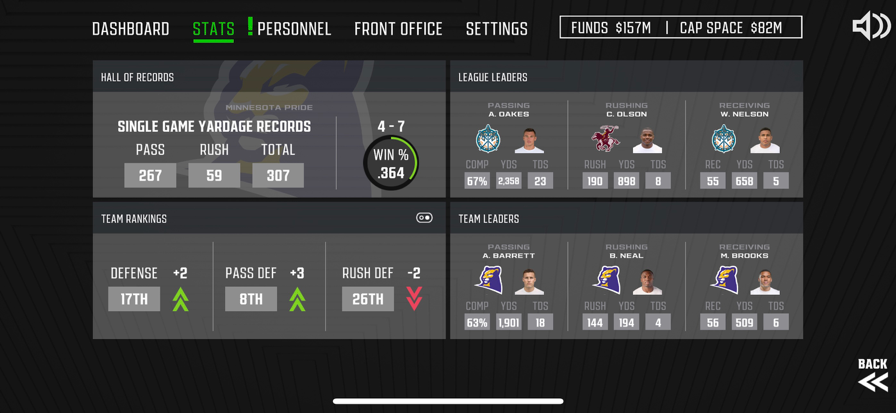Click the Funds and Cap Space box
This screenshot has width=896, height=413.
pos(680,28)
